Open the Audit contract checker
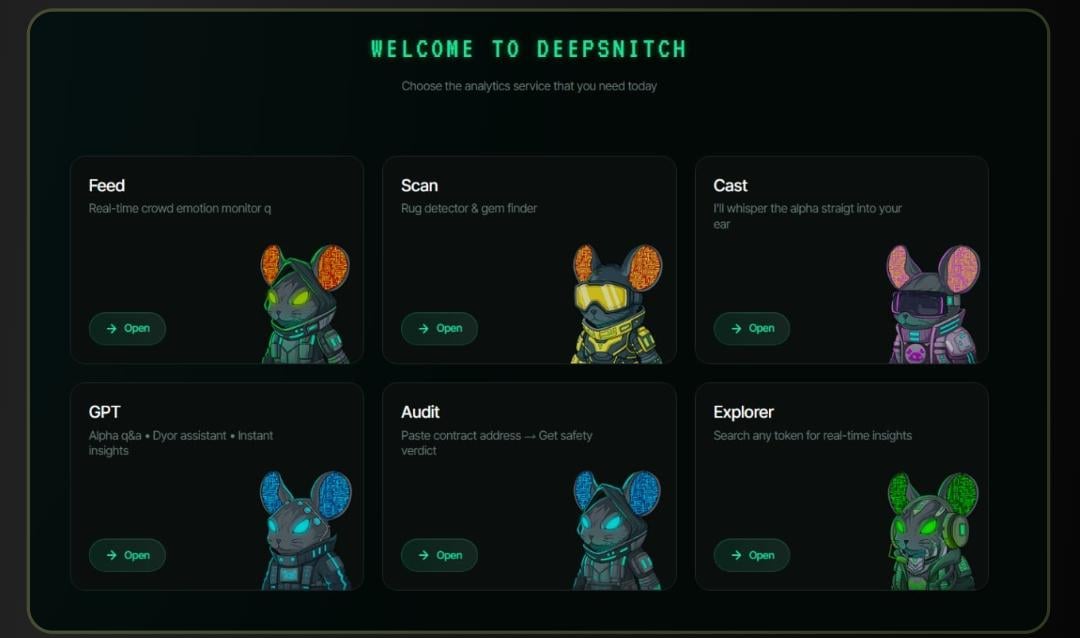1080x638 pixels. pos(439,555)
